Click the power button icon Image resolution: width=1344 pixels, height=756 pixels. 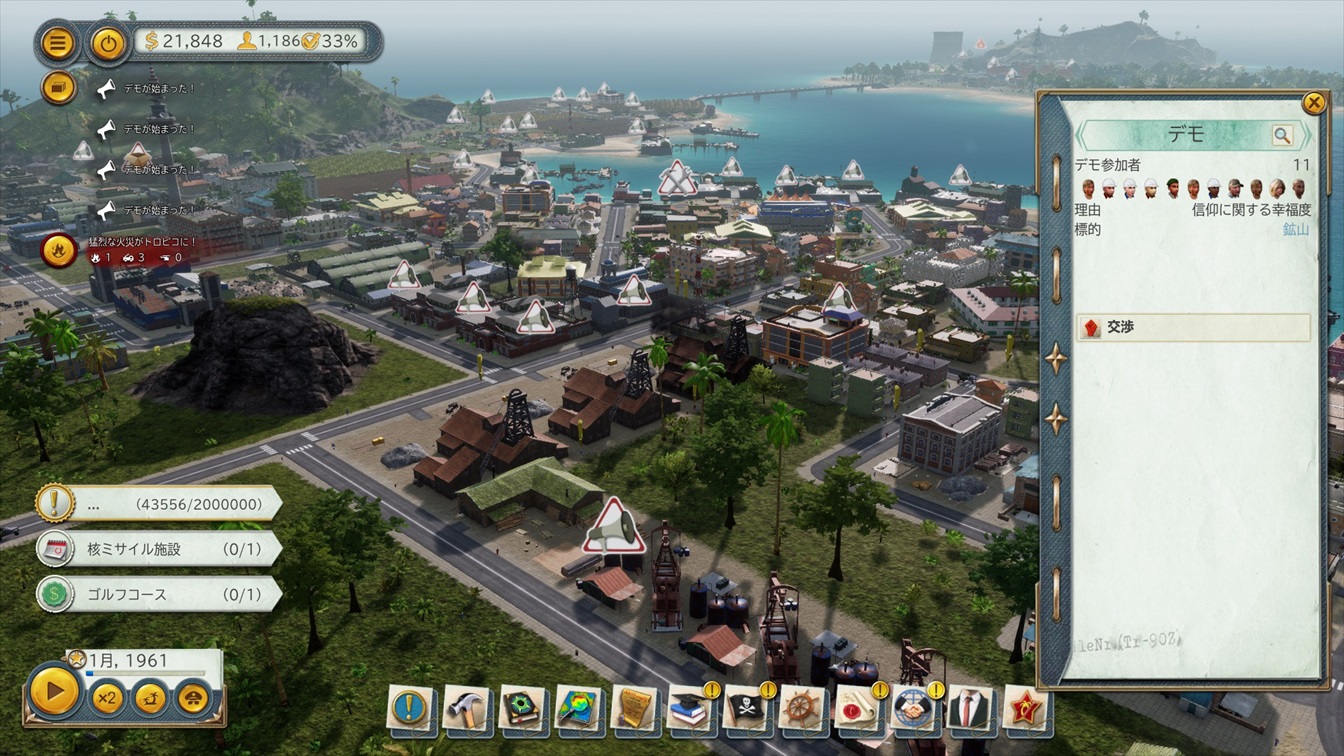[108, 43]
